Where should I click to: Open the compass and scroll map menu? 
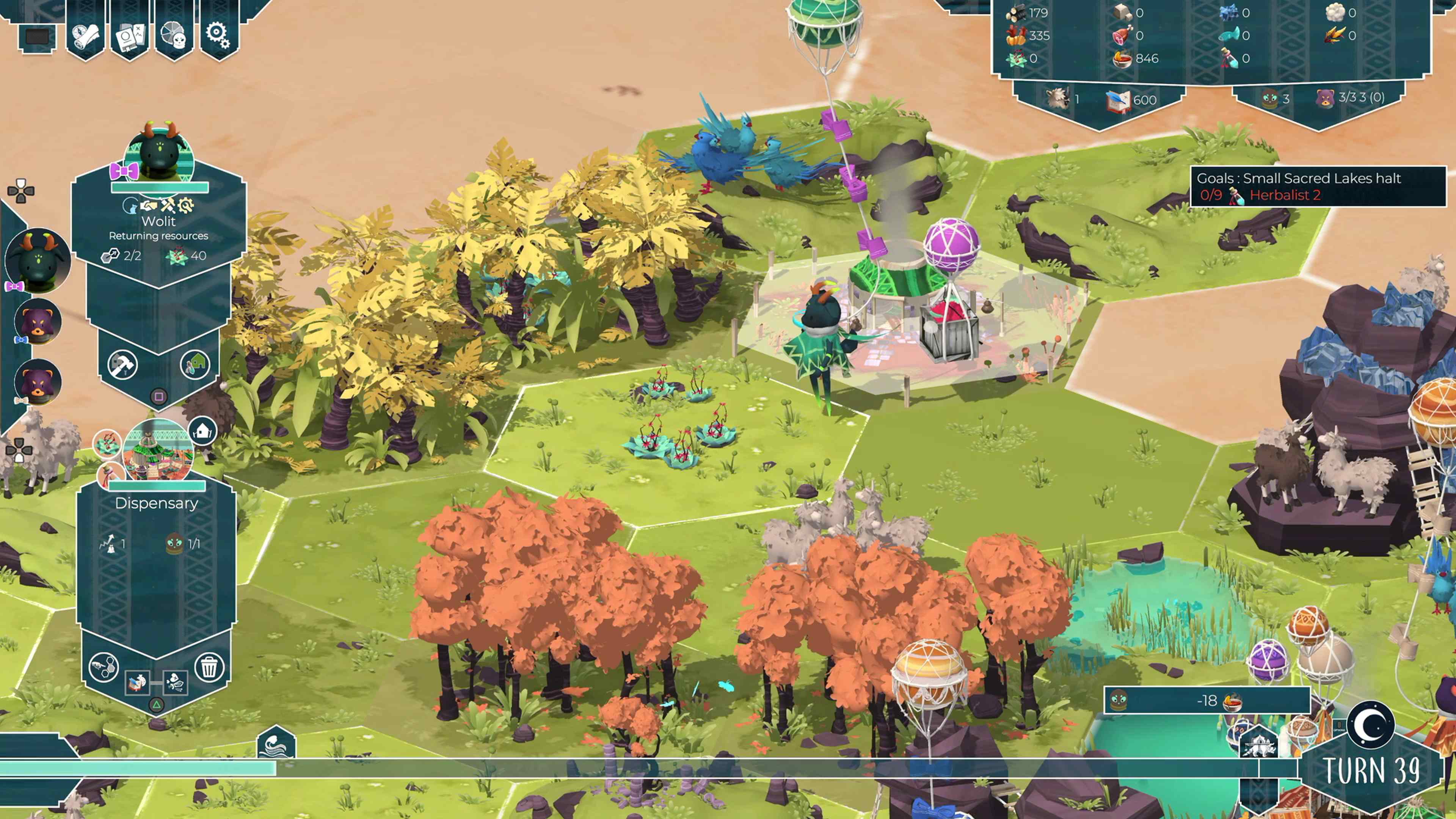(x=85, y=35)
